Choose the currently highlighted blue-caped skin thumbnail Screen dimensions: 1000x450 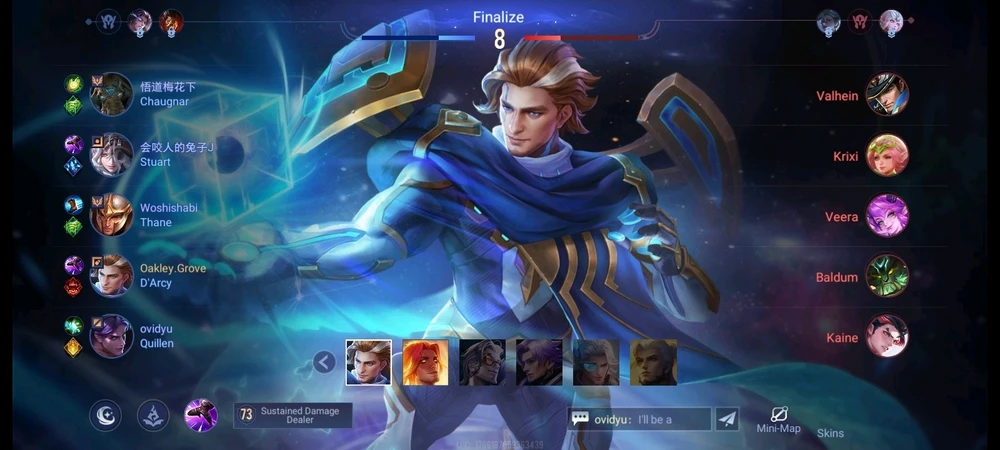pos(368,362)
